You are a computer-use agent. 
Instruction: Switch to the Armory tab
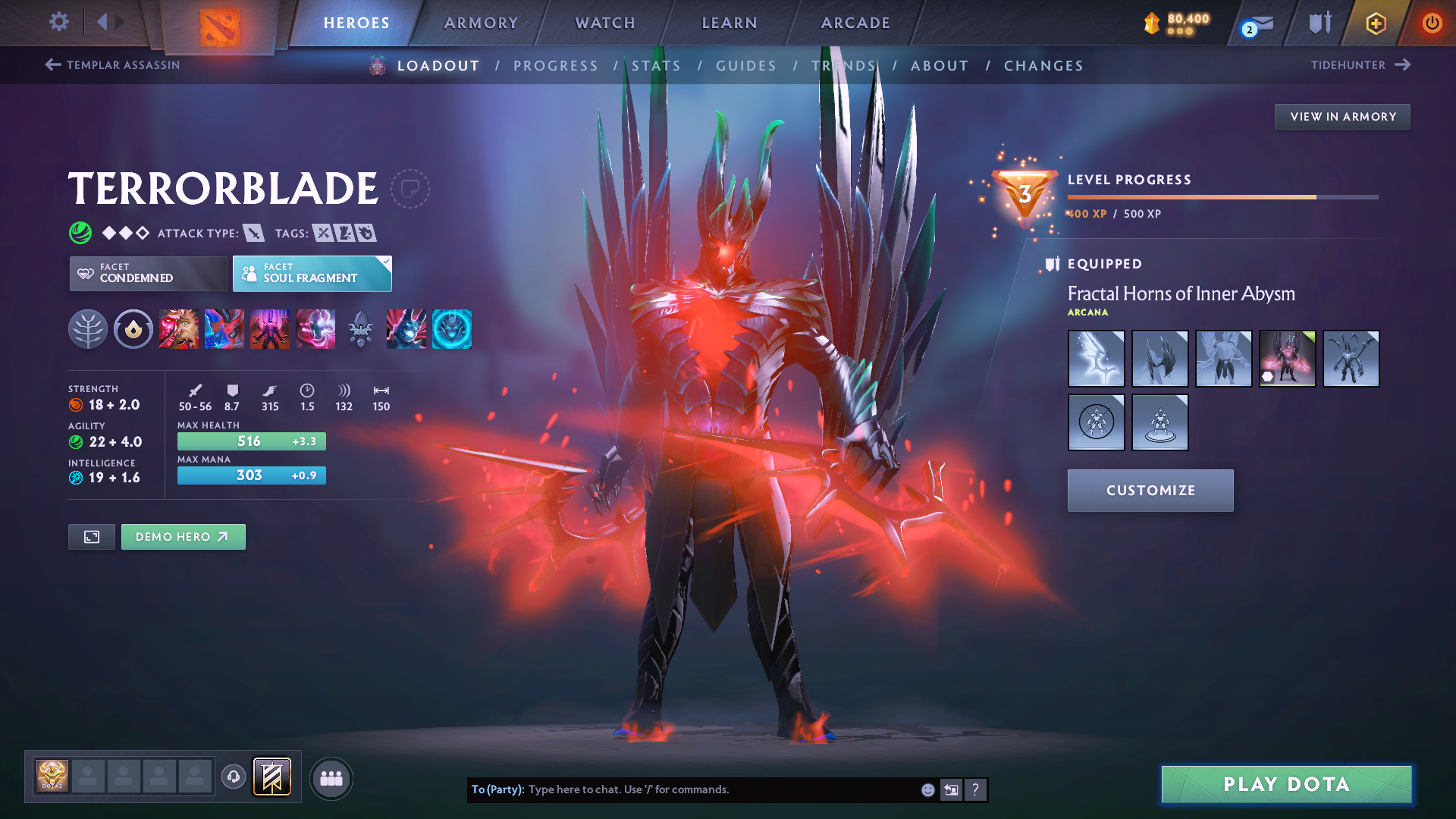(481, 23)
